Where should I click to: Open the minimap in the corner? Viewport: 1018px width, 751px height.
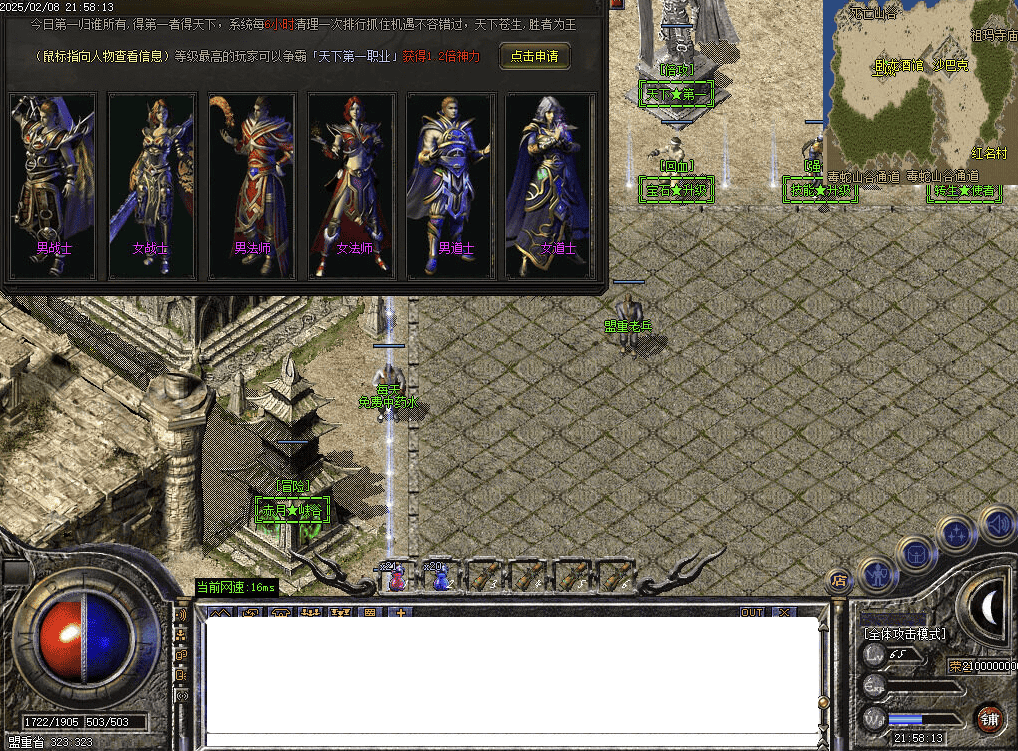point(920,85)
